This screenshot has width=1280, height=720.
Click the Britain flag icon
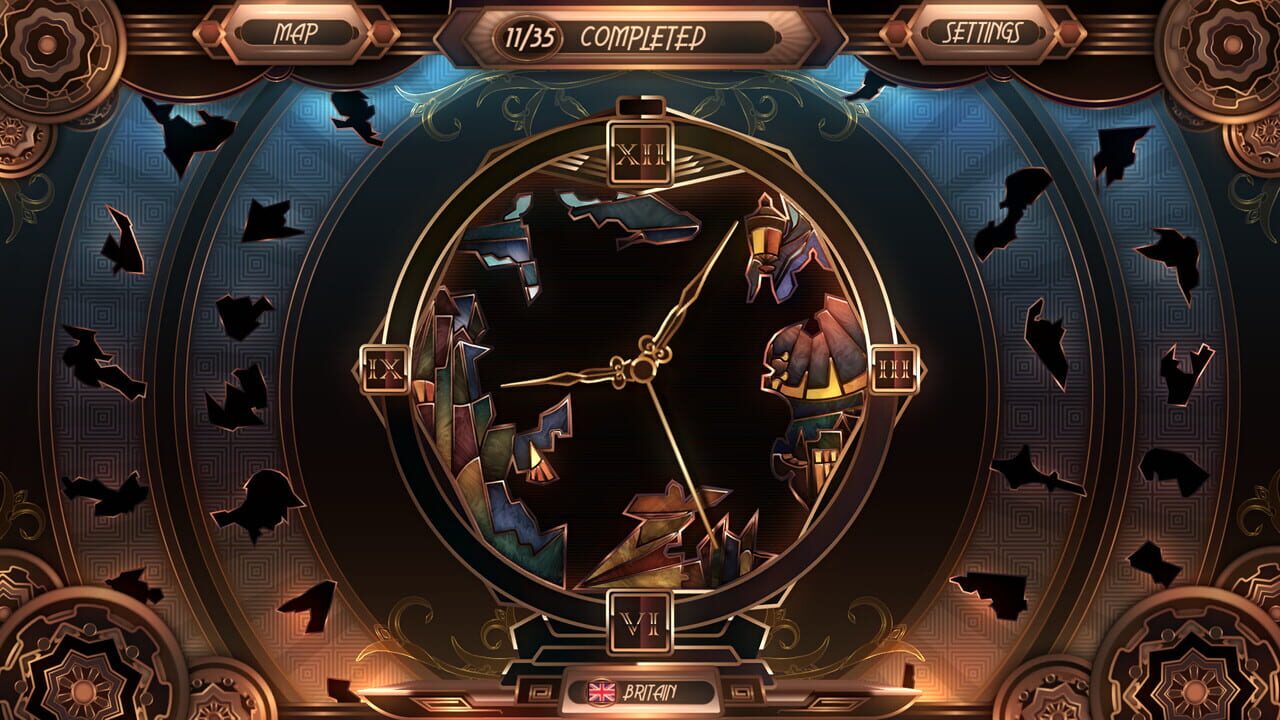click(600, 690)
